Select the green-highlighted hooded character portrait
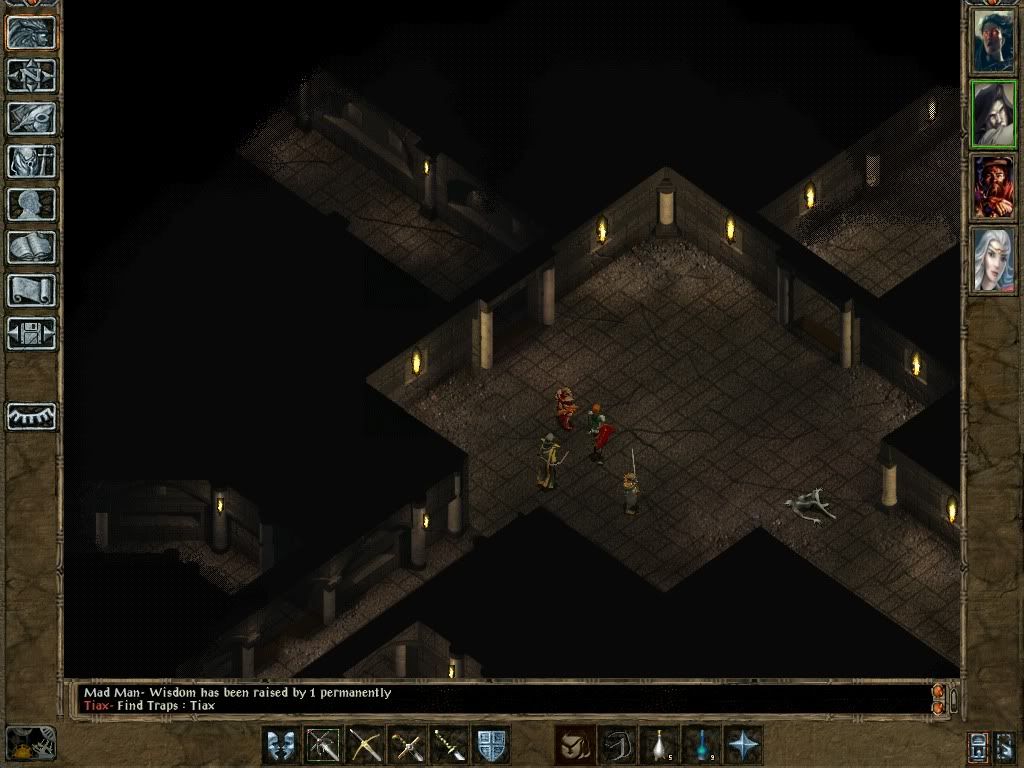The width and height of the screenshot is (1024, 768). tap(994, 114)
